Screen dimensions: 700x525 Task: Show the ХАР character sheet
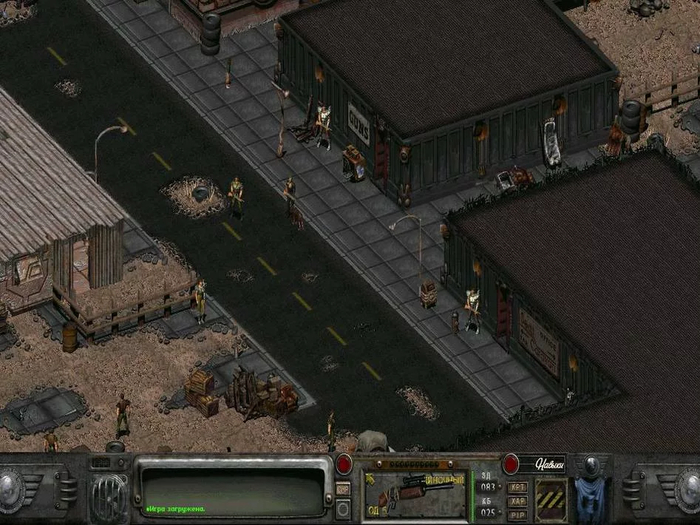(518, 499)
